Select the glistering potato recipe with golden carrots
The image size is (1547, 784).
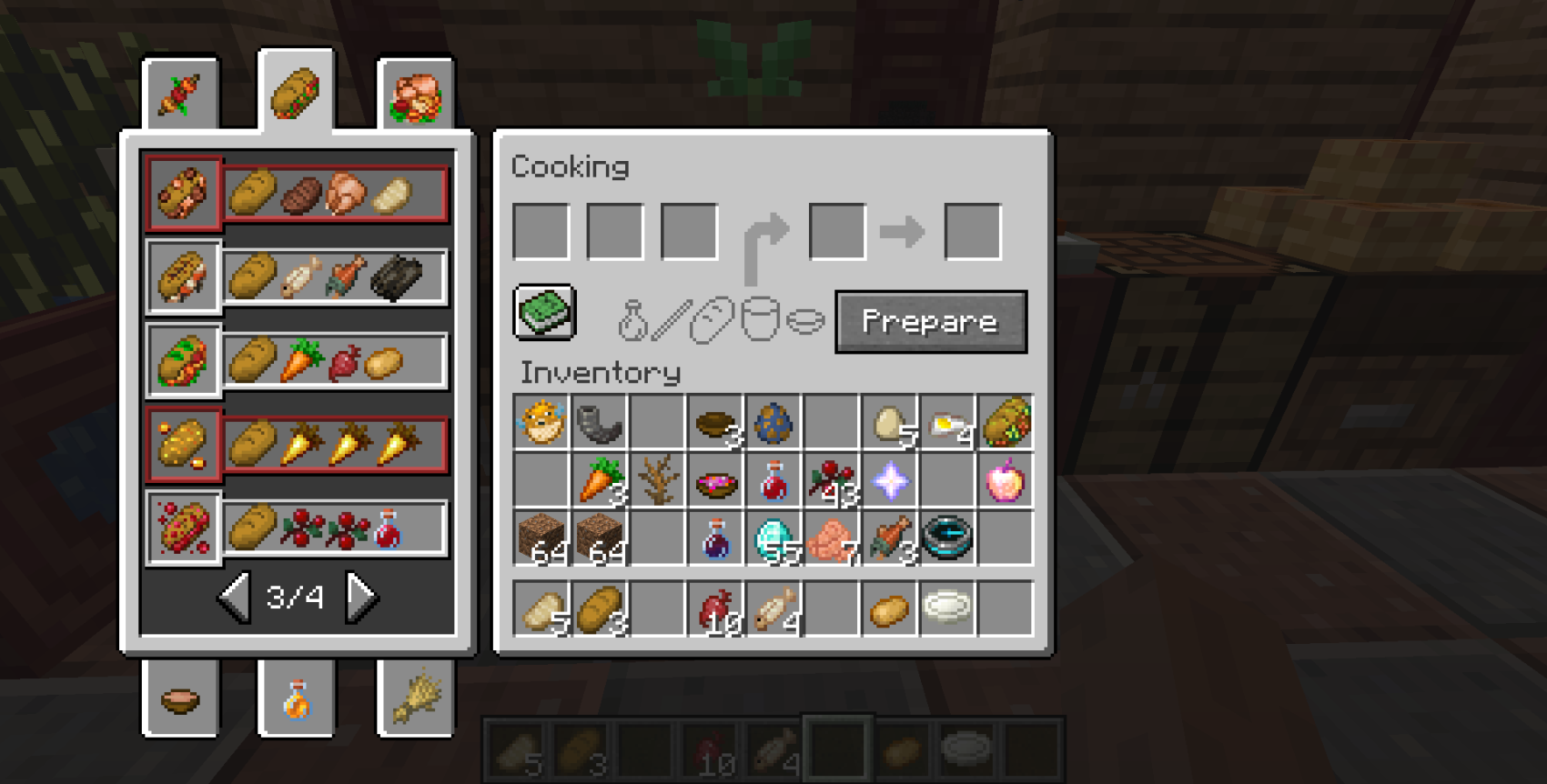[182, 443]
